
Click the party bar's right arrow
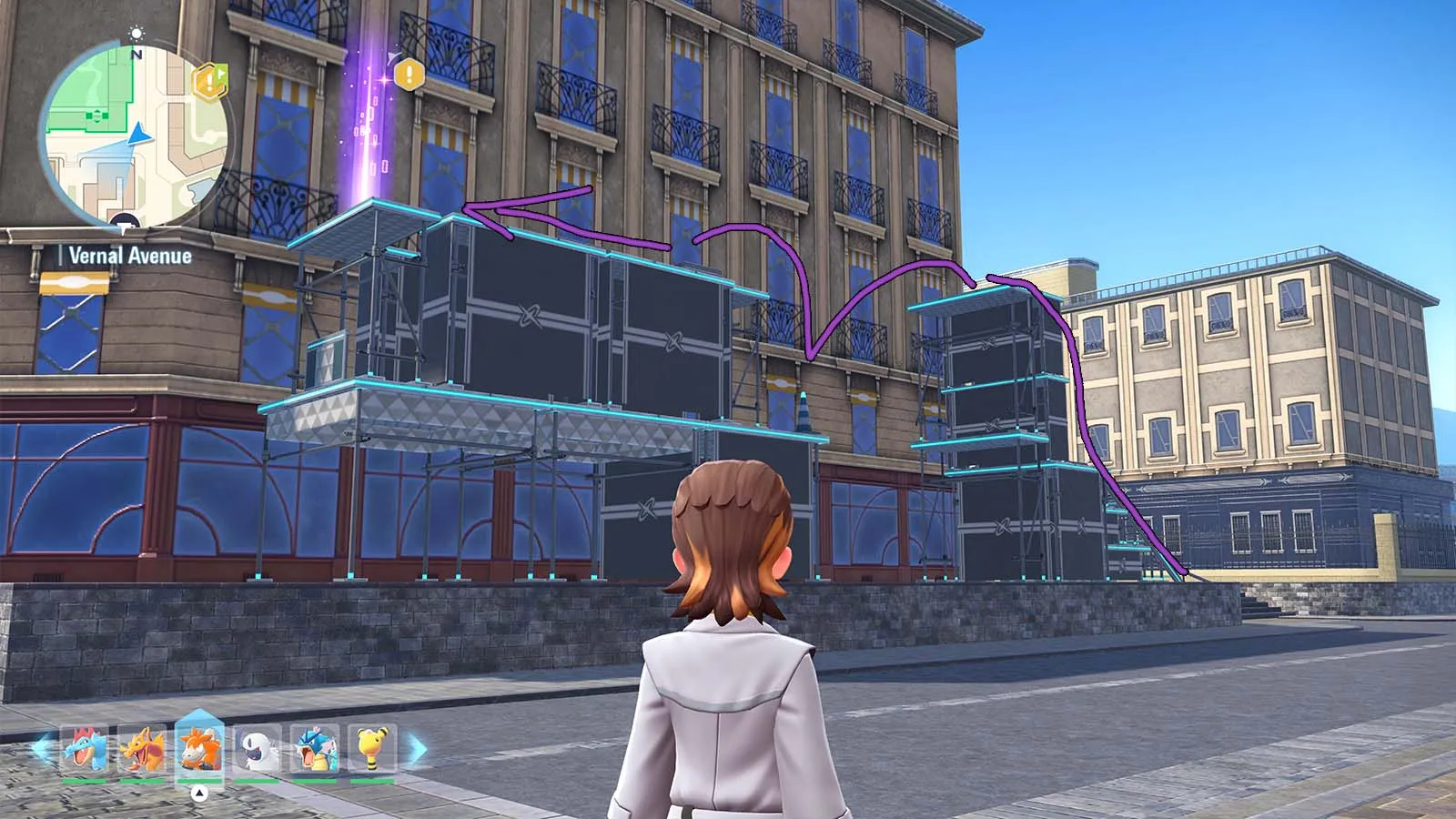(416, 750)
